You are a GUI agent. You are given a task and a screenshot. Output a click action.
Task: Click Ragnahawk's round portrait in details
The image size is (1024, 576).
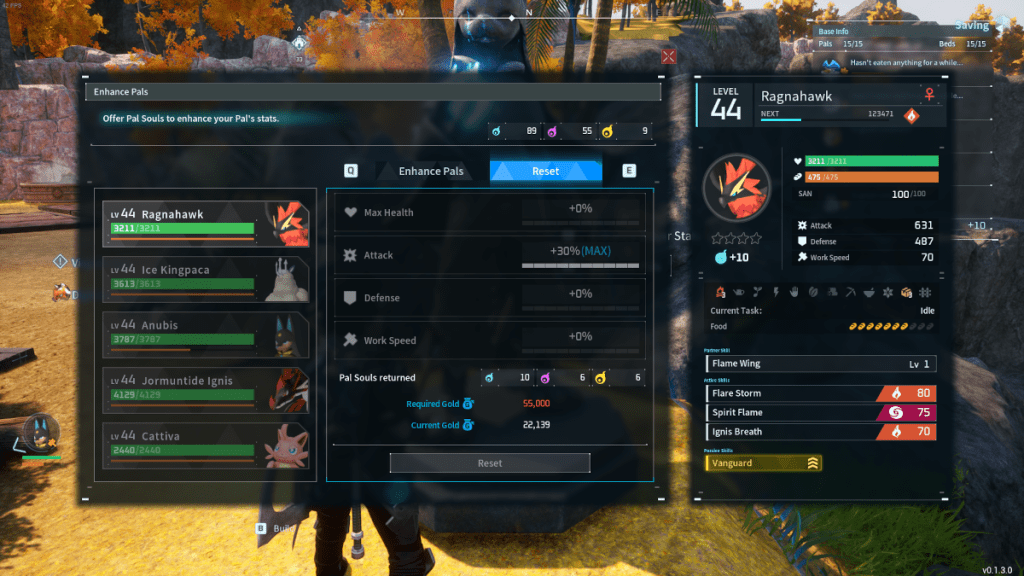736,189
